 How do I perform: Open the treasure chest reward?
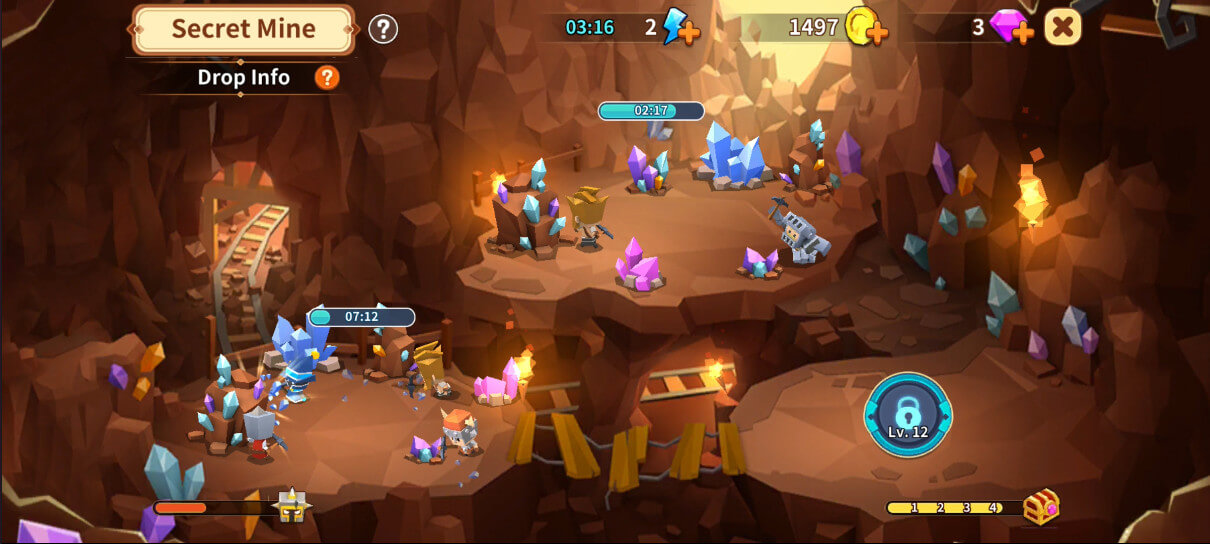[1041, 507]
